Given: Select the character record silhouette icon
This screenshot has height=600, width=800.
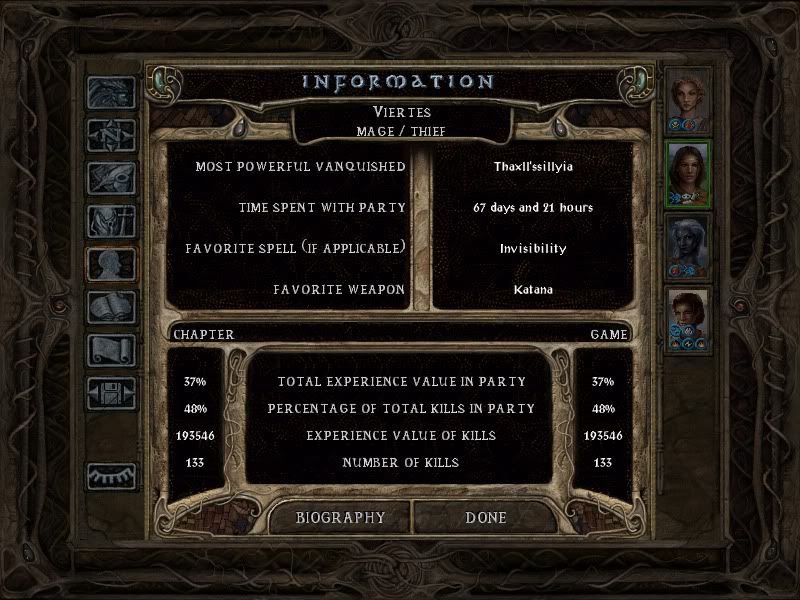Looking at the screenshot, I should coord(110,264).
